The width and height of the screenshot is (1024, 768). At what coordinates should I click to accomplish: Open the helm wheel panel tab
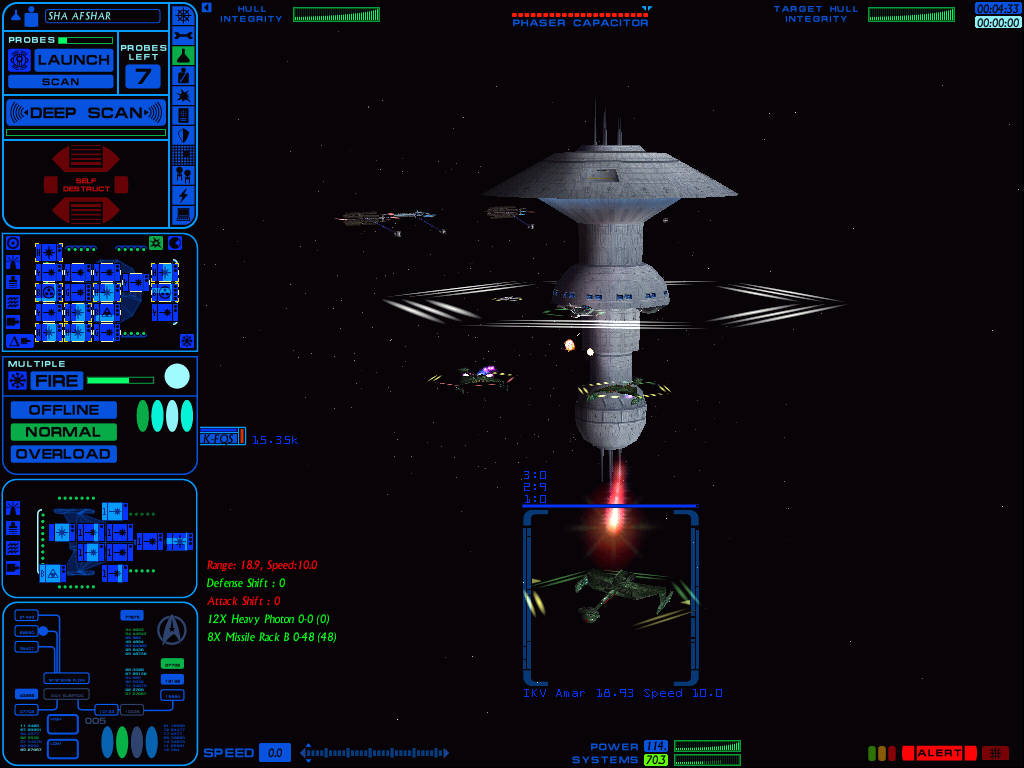point(183,15)
